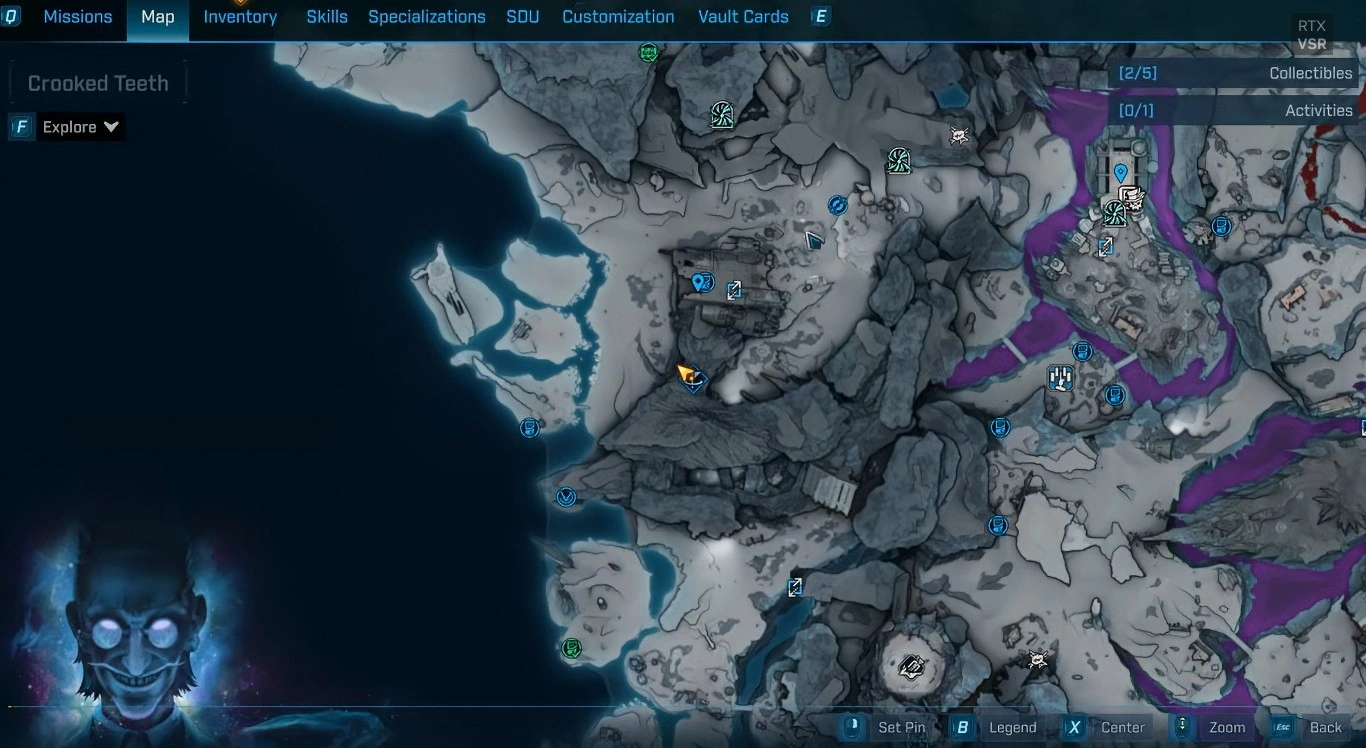This screenshot has width=1366, height=748.
Task: Click the Zoom control in the bottom bar
Action: coord(1227,728)
